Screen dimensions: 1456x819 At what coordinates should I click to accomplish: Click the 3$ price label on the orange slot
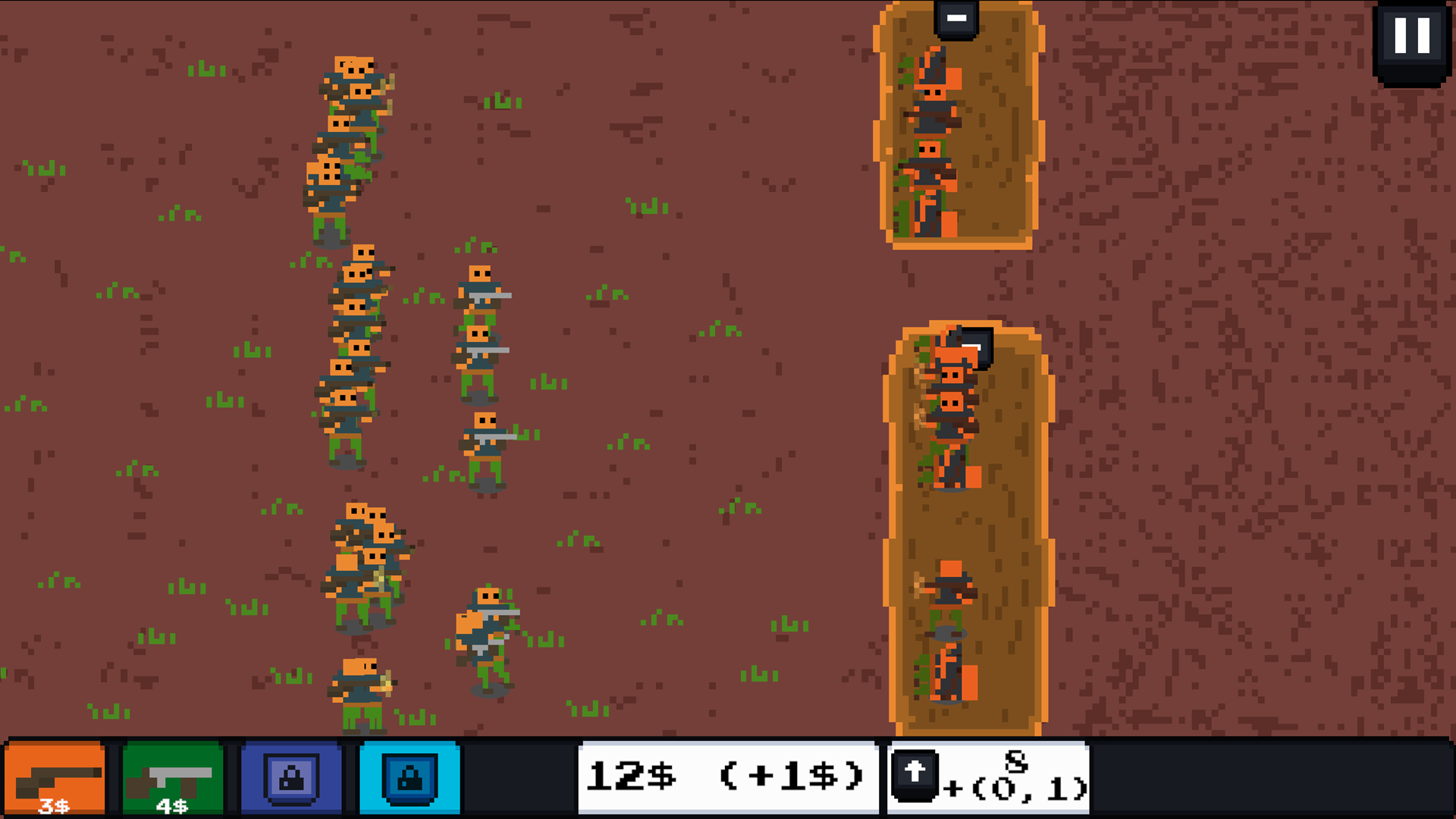53,806
